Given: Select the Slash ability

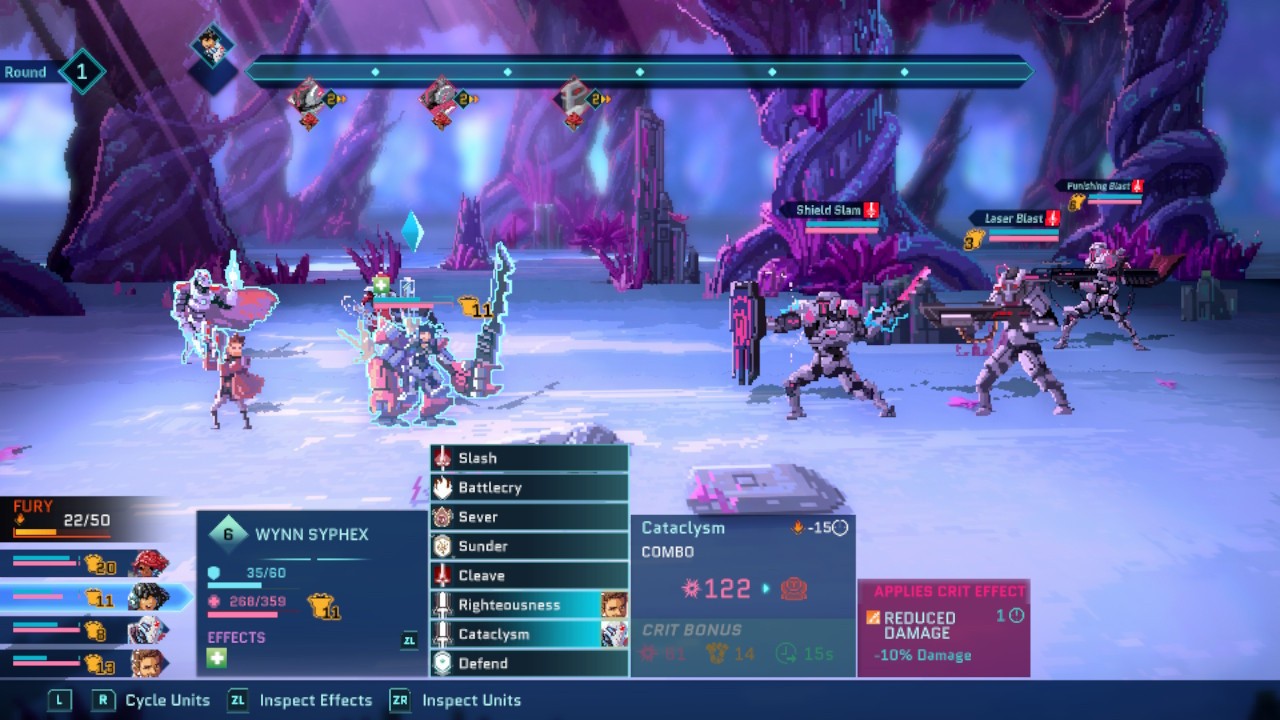Looking at the screenshot, I should tap(529, 458).
